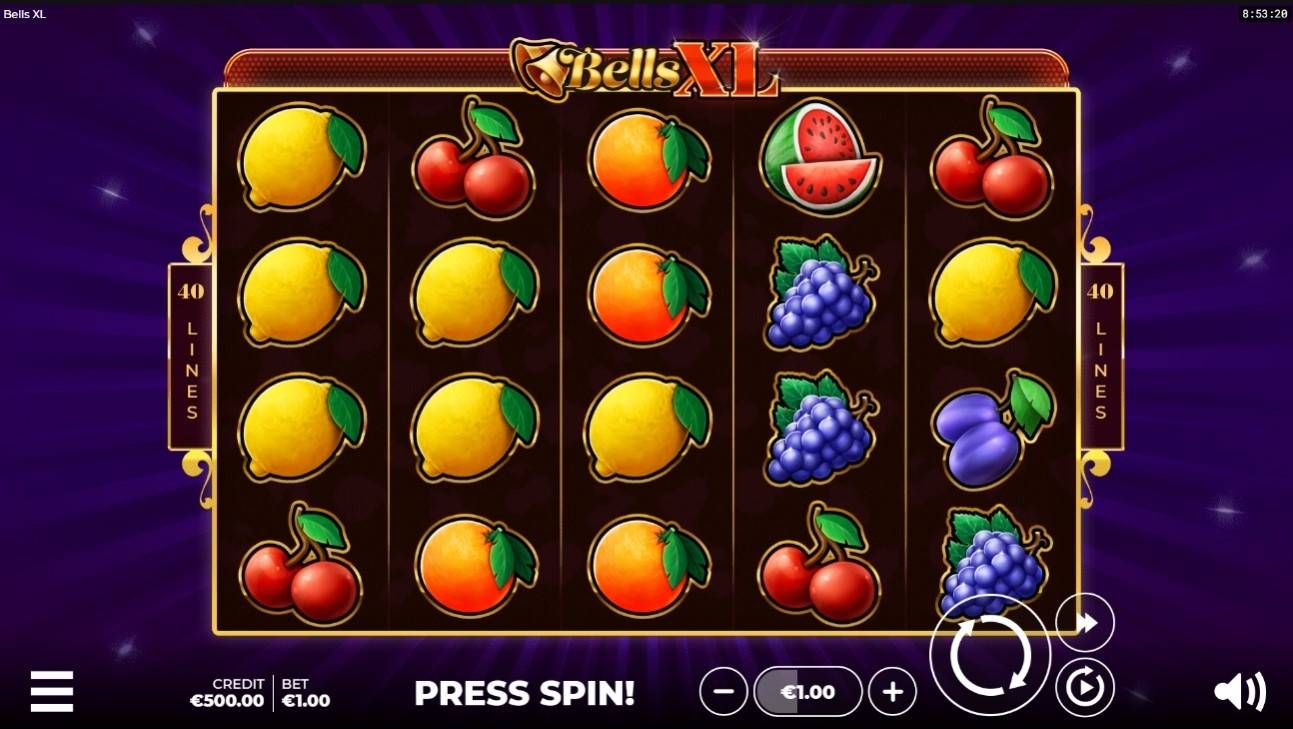The image size is (1293, 729).
Task: Open the autoplay button
Action: tap(1085, 687)
